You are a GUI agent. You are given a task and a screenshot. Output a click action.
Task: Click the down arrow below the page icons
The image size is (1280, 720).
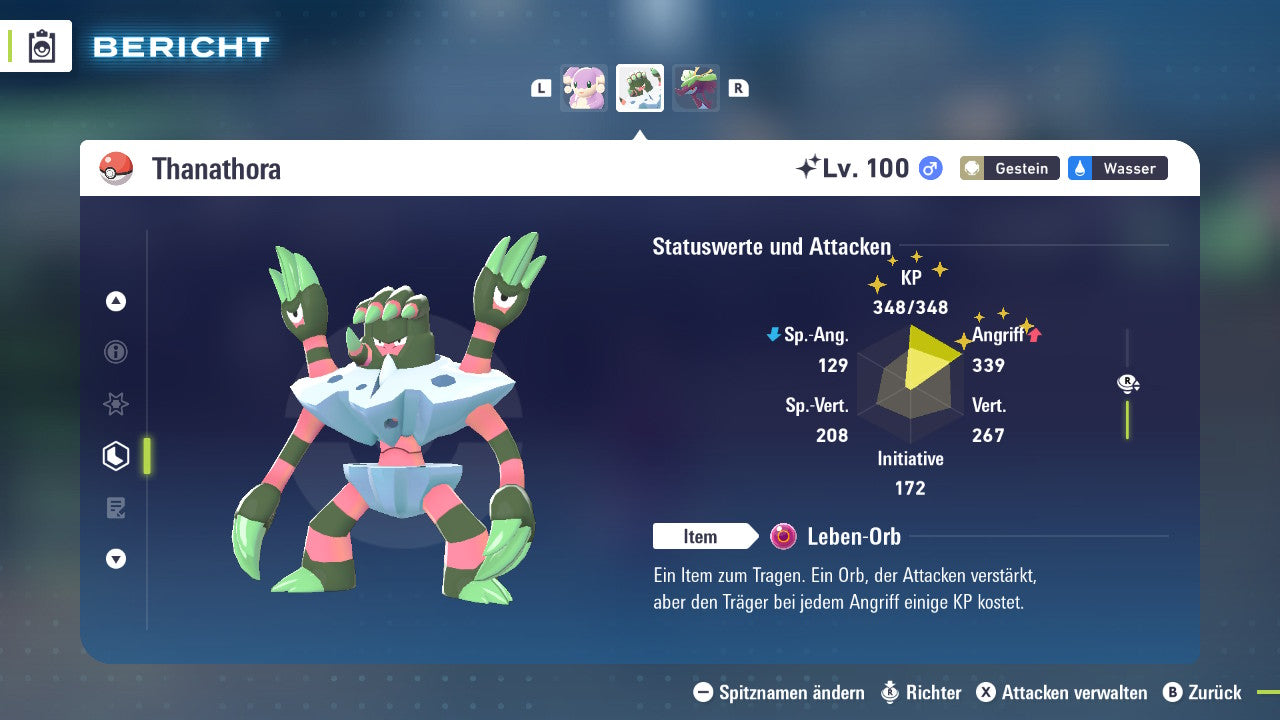point(116,559)
